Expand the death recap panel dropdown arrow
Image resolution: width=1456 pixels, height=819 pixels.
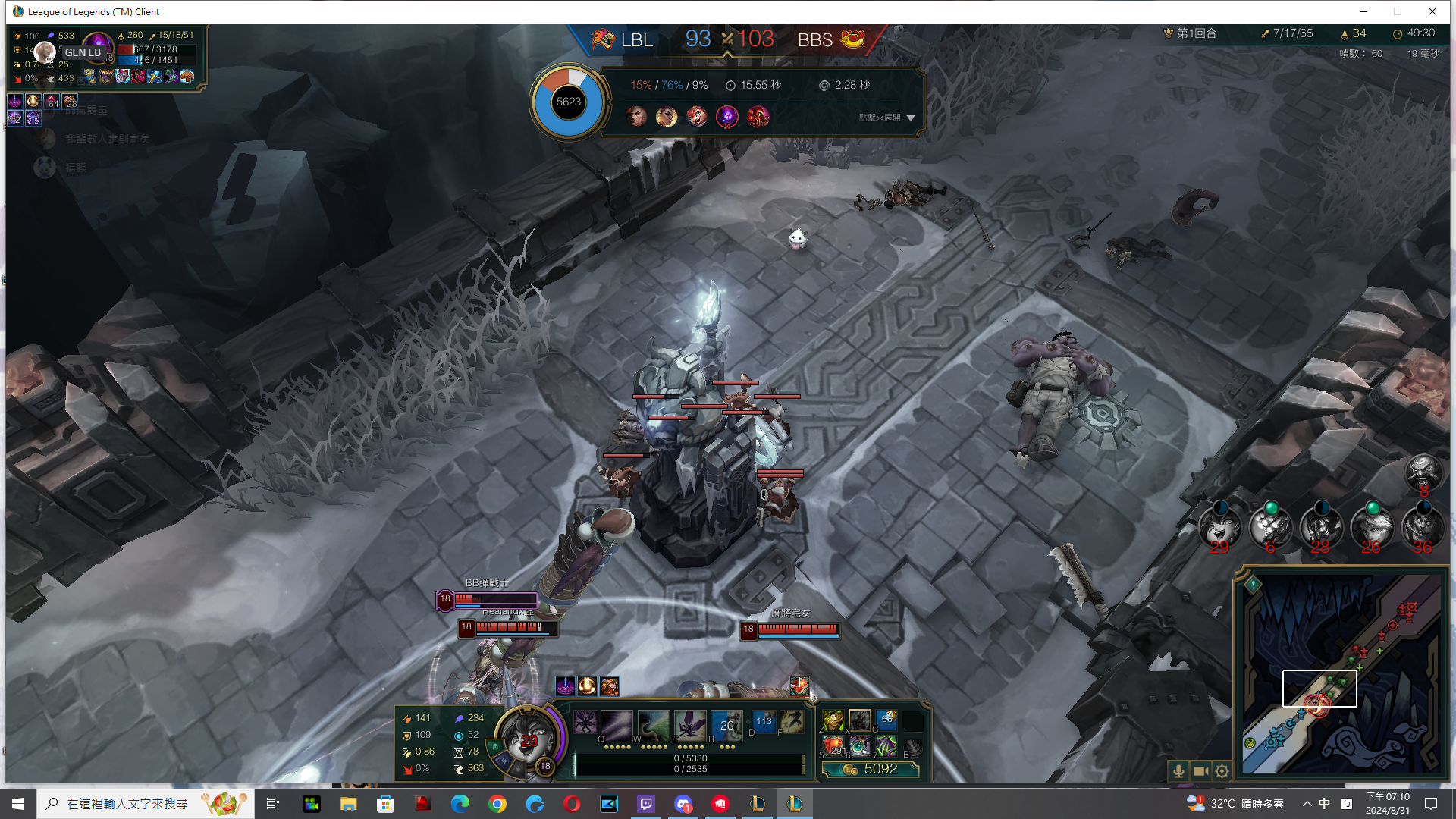[x=911, y=118]
